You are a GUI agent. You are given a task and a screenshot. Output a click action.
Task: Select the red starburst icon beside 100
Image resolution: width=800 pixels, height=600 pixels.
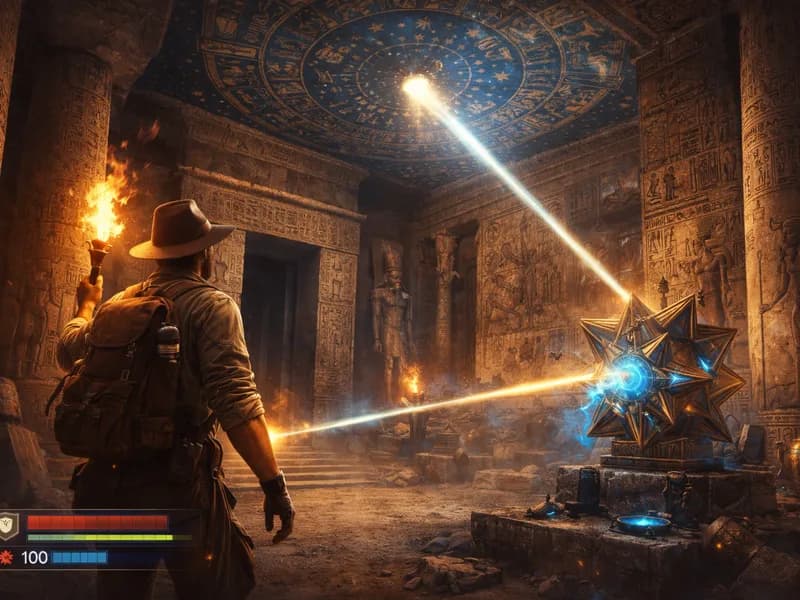pyautogui.click(x=7, y=556)
